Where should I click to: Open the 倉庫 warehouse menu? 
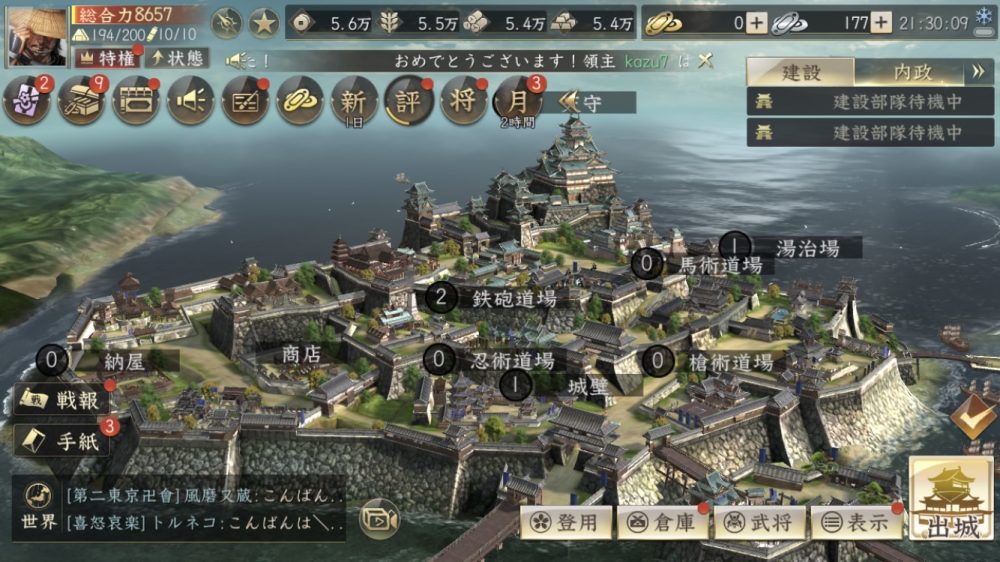click(662, 521)
